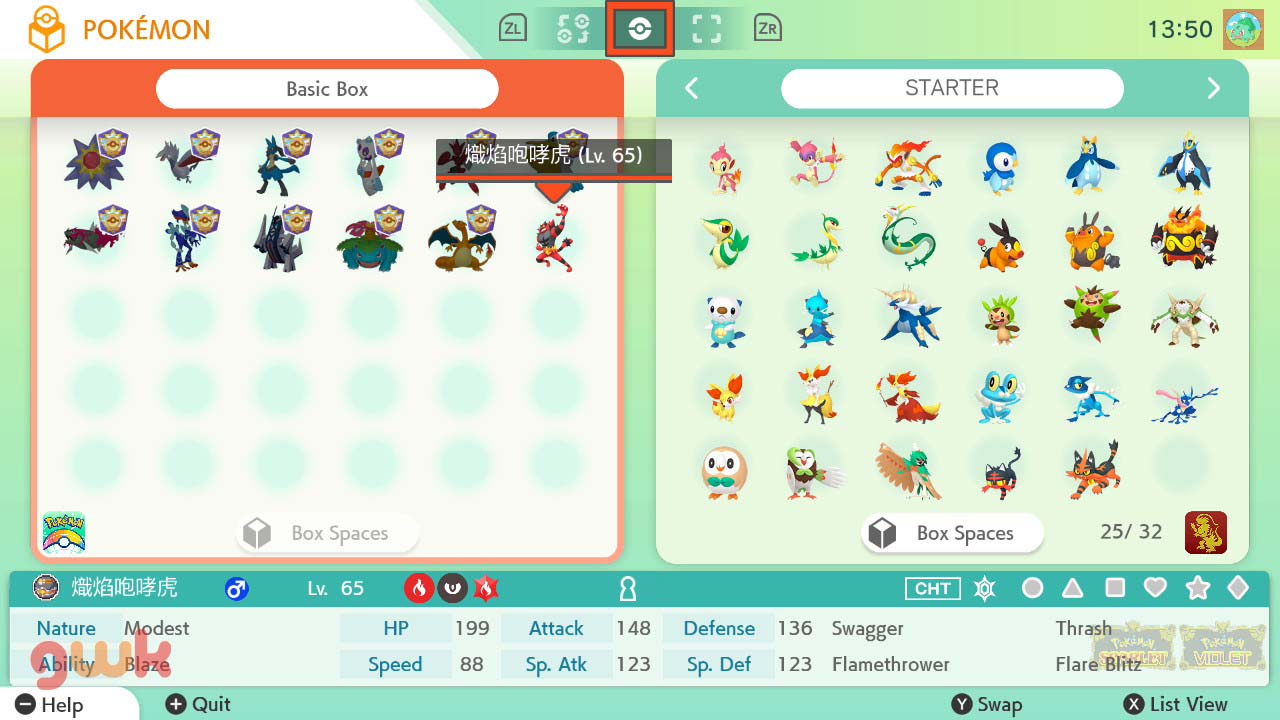Select Lucario in the Basic Box
1280x720 pixels.
point(277,162)
